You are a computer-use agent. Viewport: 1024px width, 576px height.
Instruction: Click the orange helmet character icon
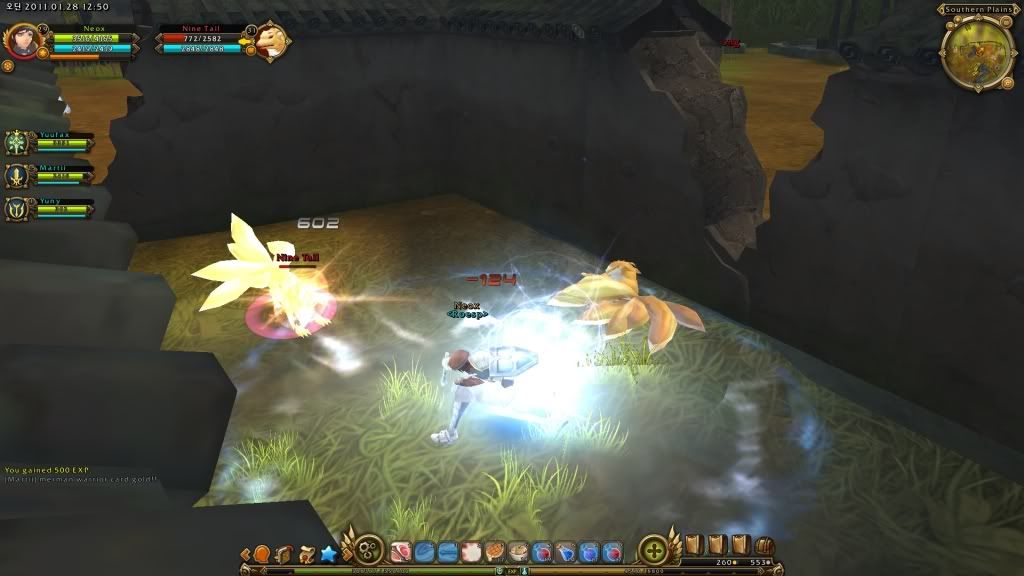tap(262, 553)
